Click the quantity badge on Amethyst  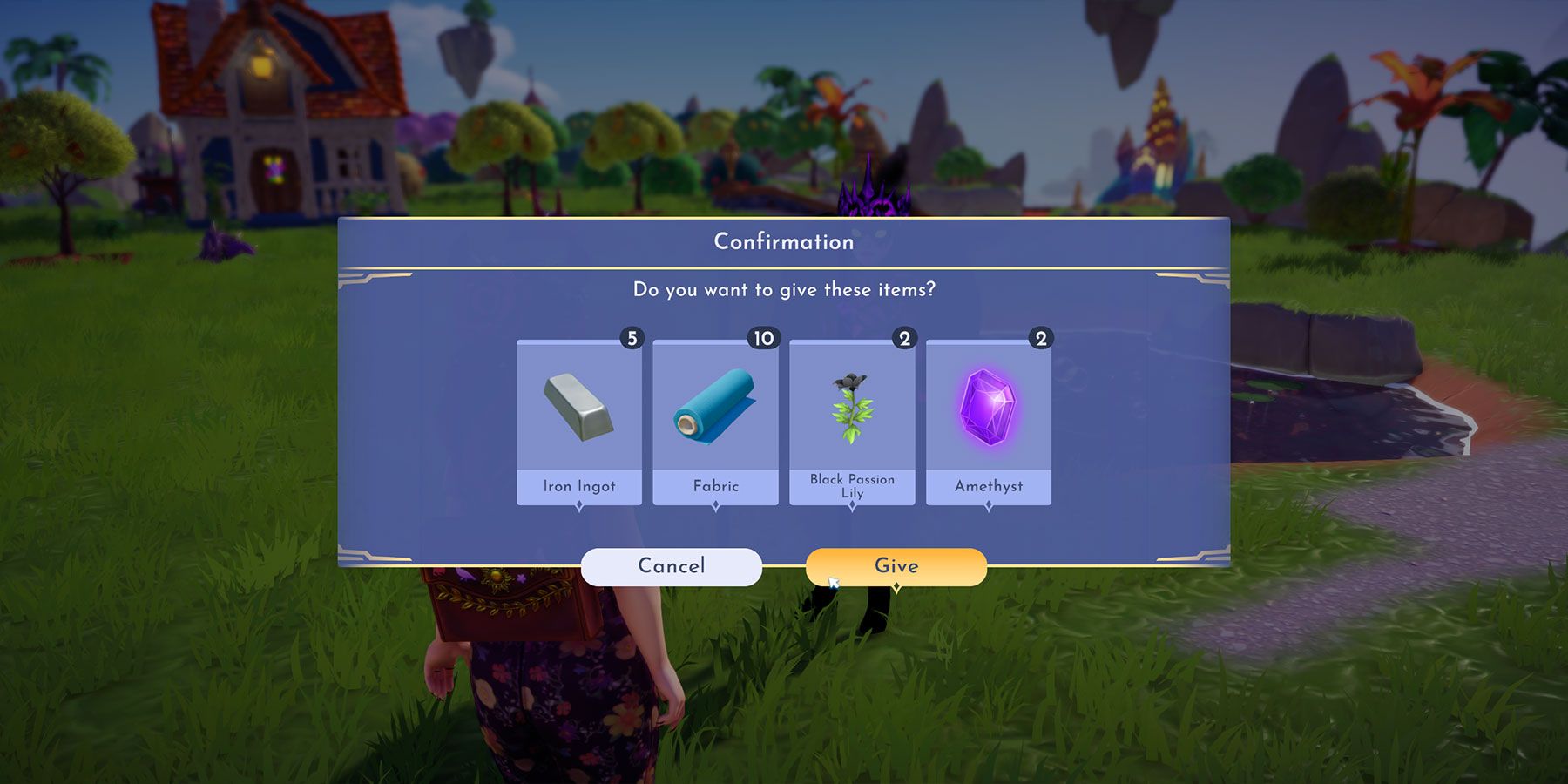1043,338
